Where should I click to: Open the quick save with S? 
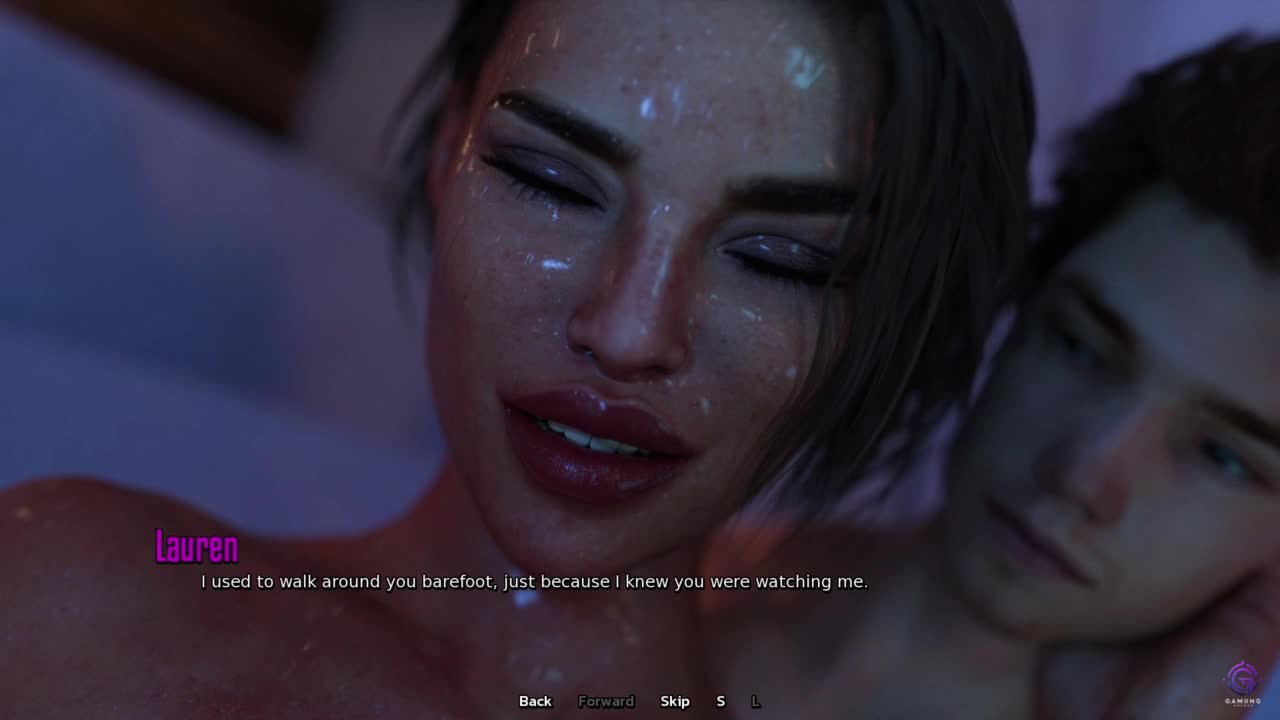click(x=720, y=701)
